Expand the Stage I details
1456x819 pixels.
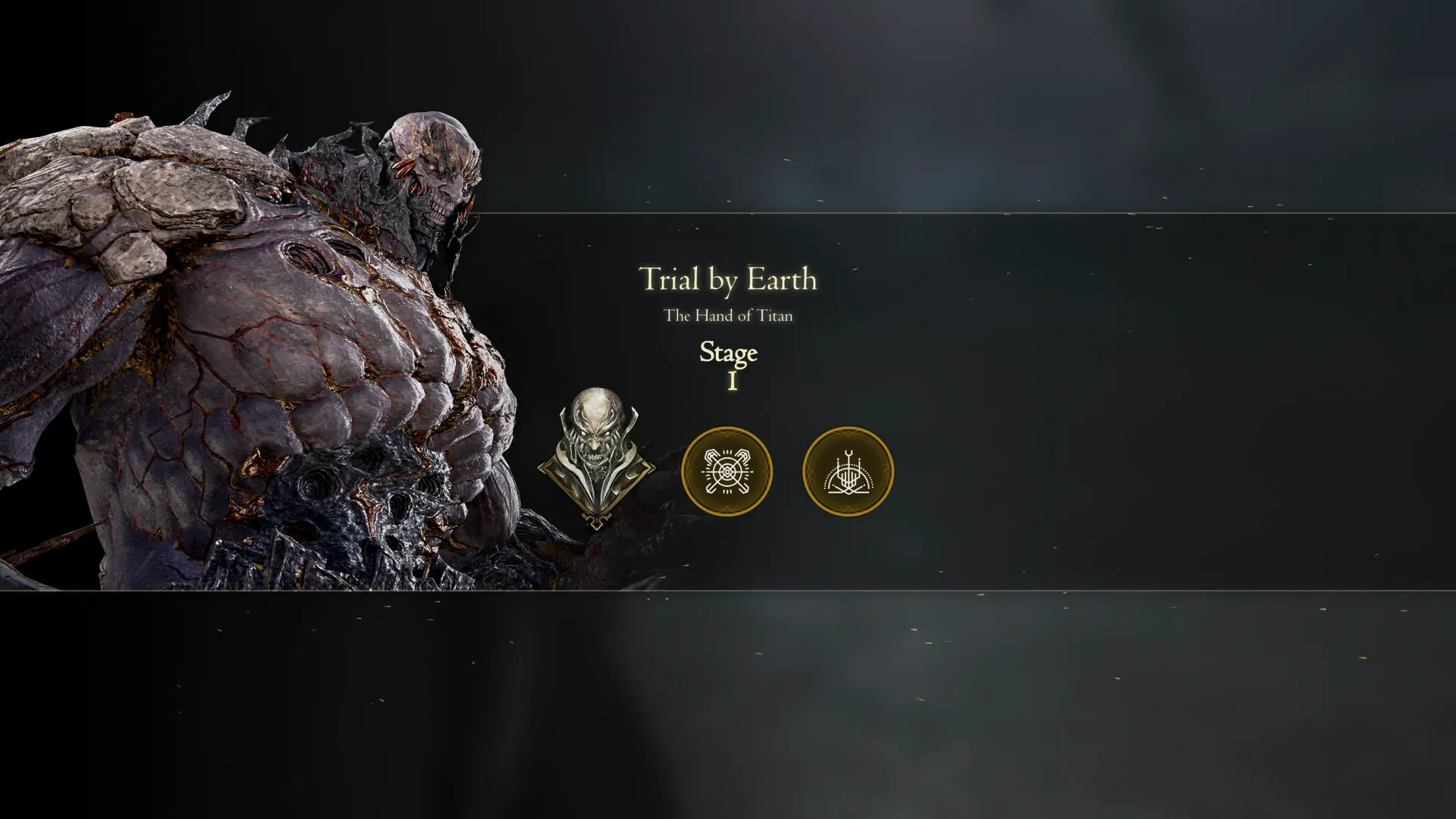(x=728, y=364)
